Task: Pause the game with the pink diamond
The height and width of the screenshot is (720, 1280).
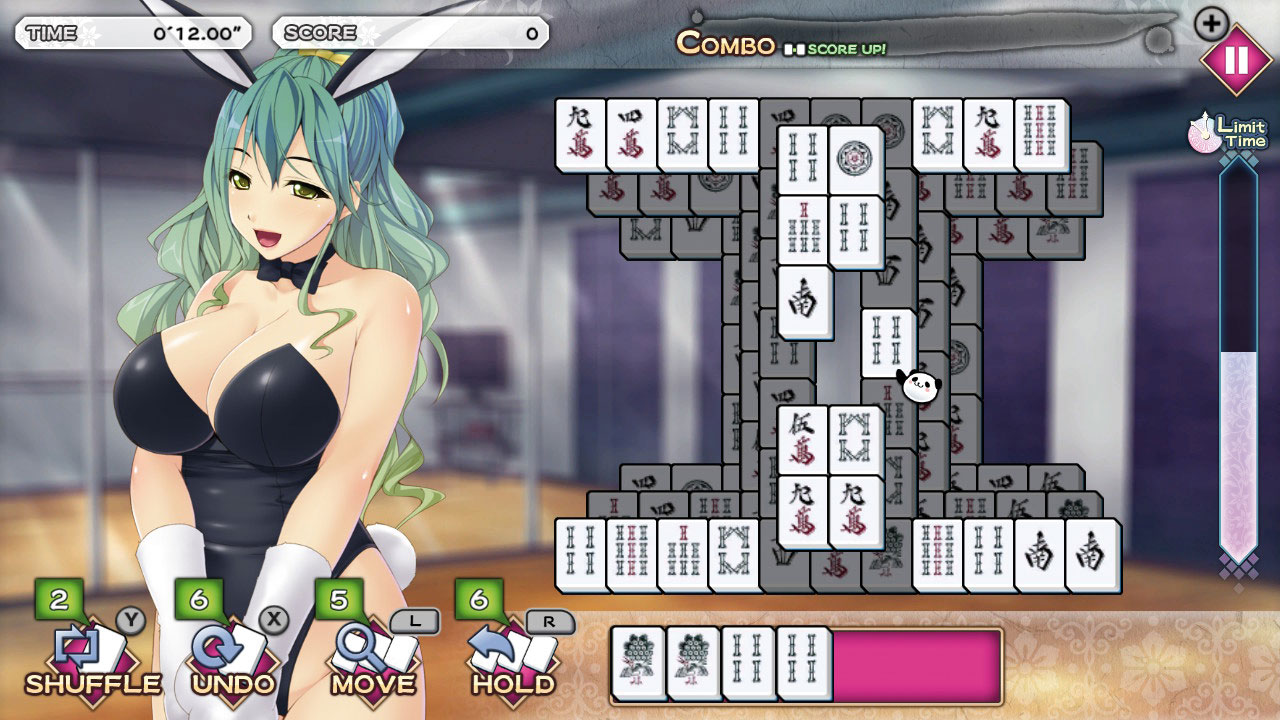Action: click(1235, 60)
